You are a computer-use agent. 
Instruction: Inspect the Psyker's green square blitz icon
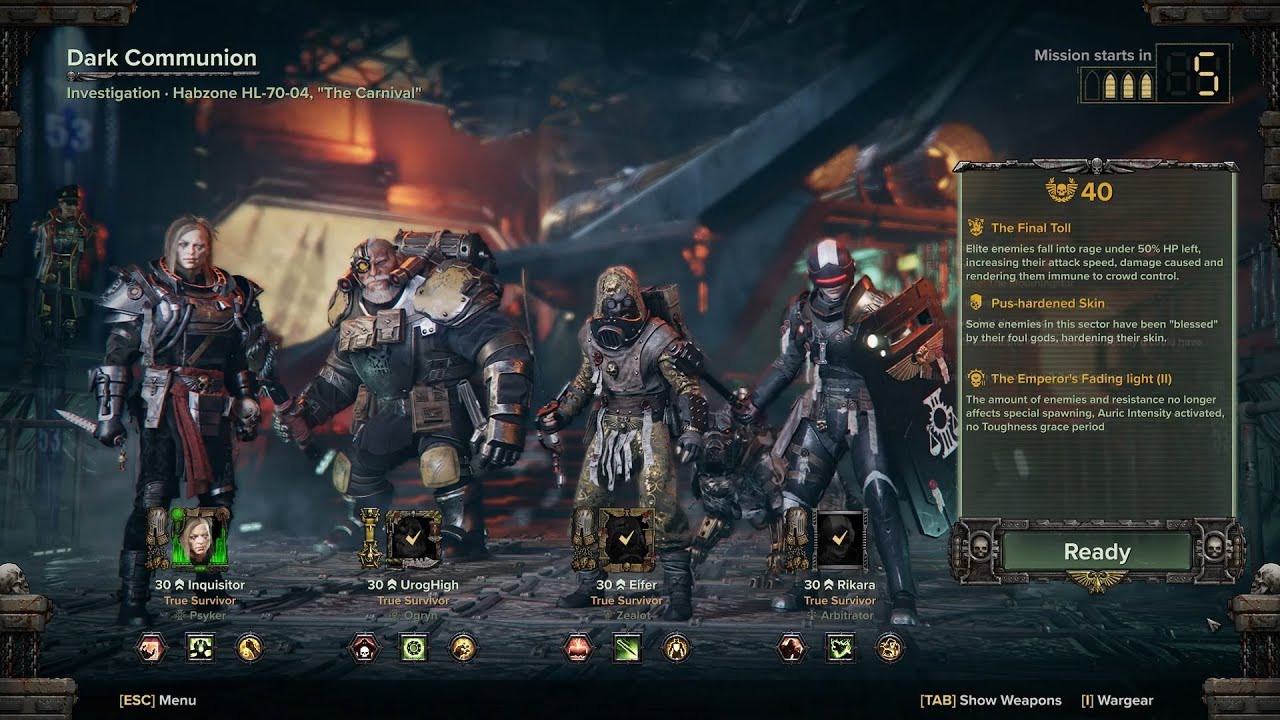coord(200,648)
